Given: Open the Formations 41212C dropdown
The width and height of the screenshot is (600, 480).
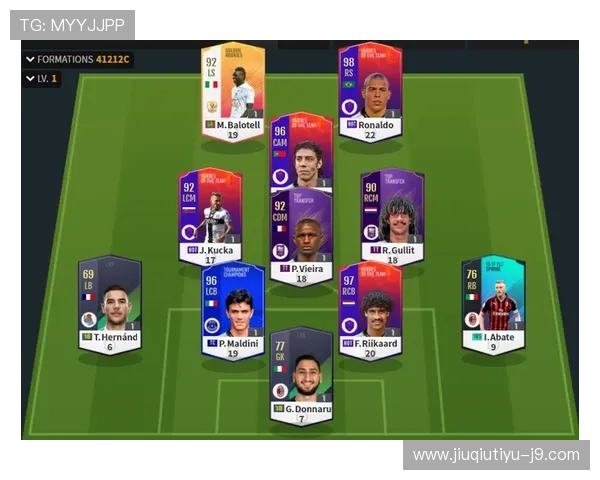Looking at the screenshot, I should [78, 59].
